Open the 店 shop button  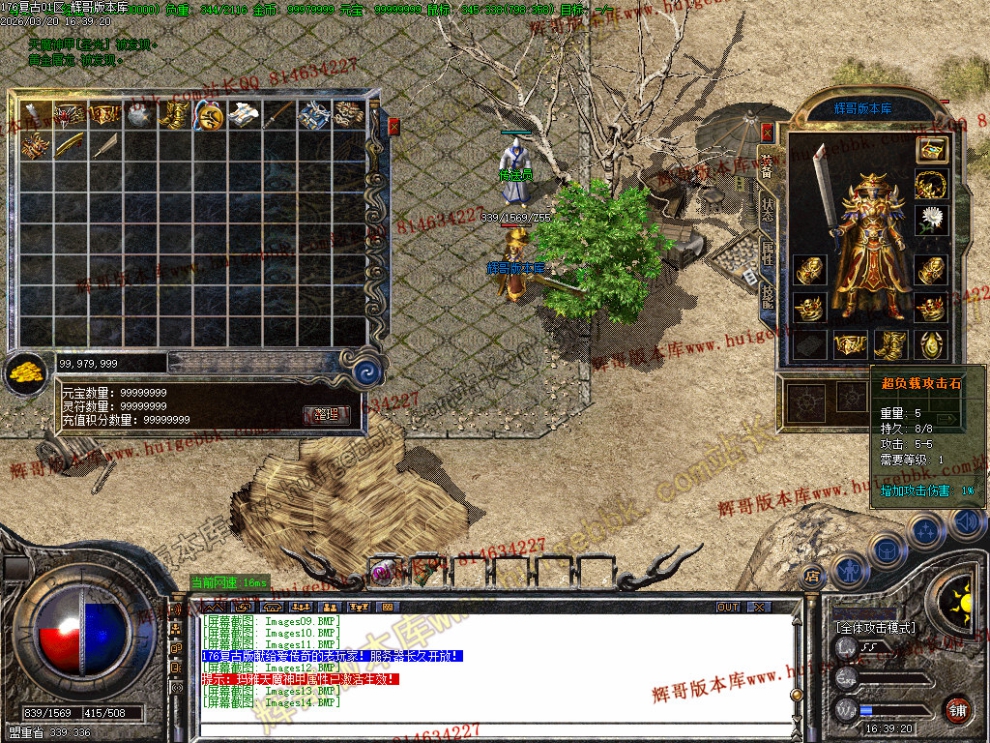pyautogui.click(x=812, y=574)
